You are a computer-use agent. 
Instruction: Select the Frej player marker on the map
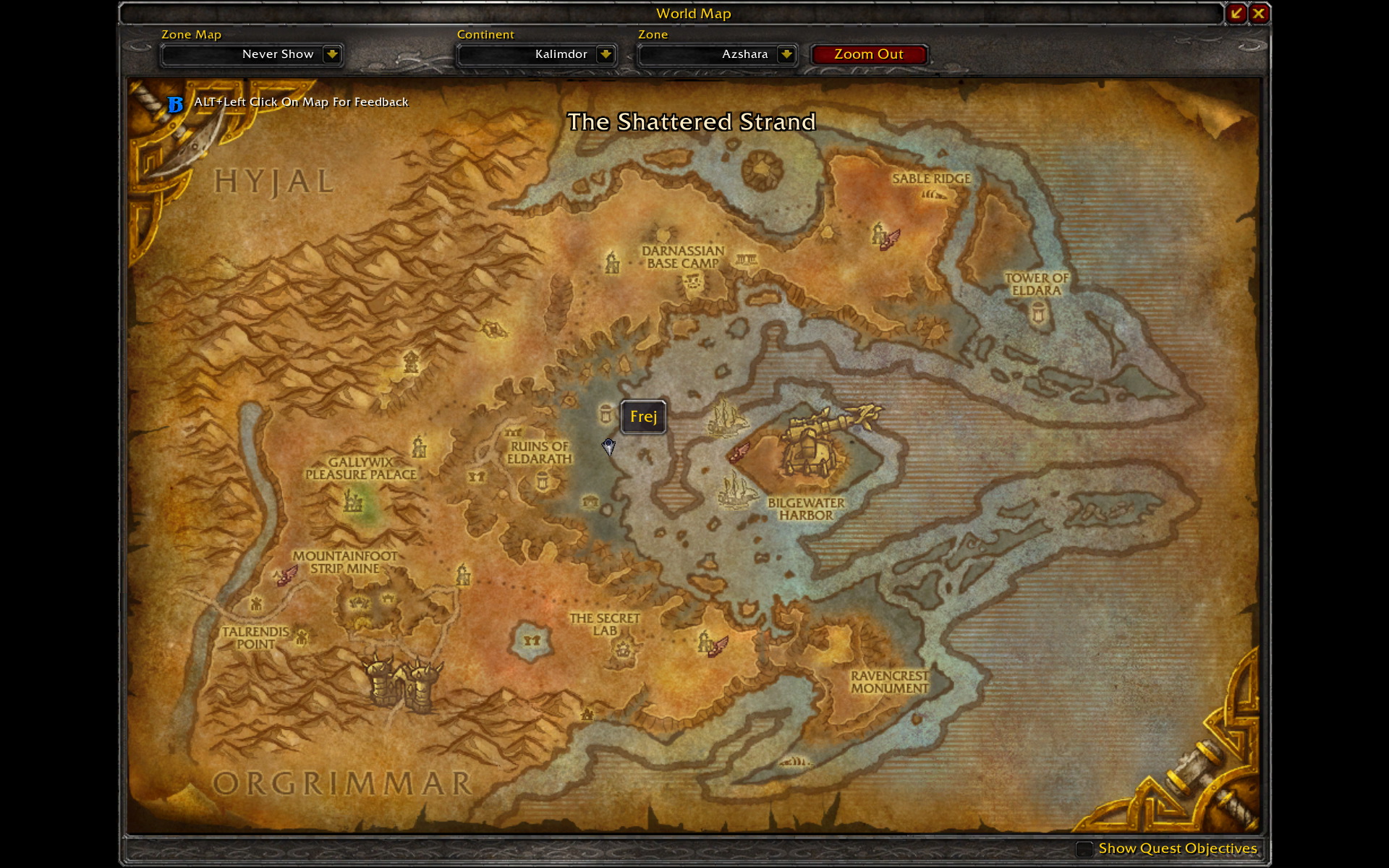pos(608,447)
